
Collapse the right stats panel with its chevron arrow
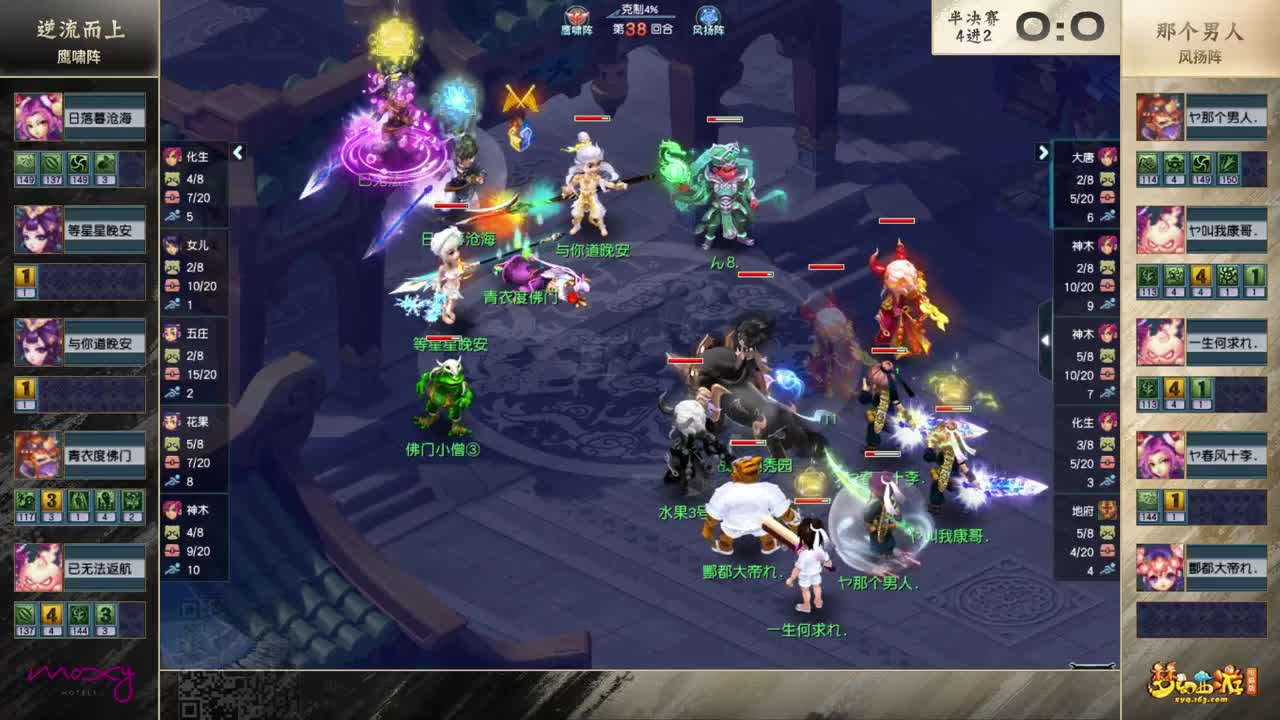click(1044, 150)
